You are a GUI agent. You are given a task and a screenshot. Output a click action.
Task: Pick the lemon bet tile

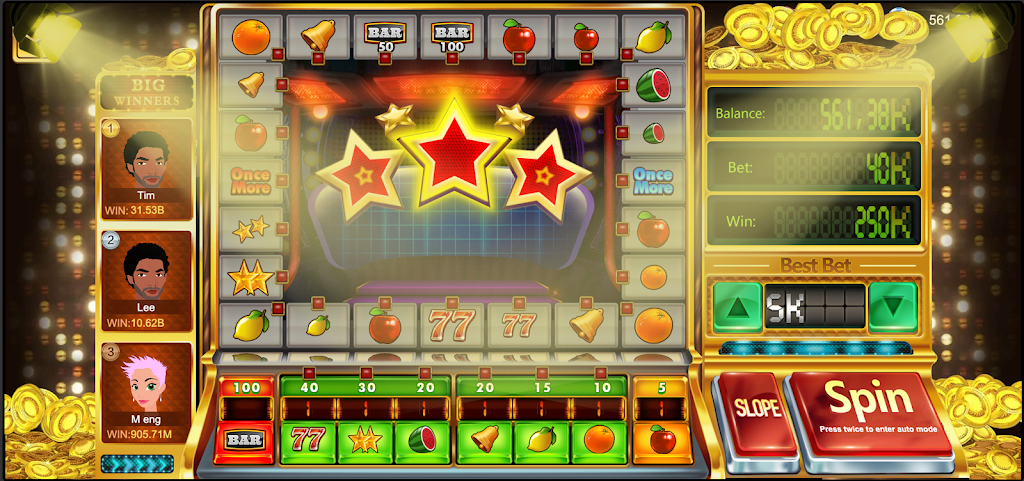542,440
